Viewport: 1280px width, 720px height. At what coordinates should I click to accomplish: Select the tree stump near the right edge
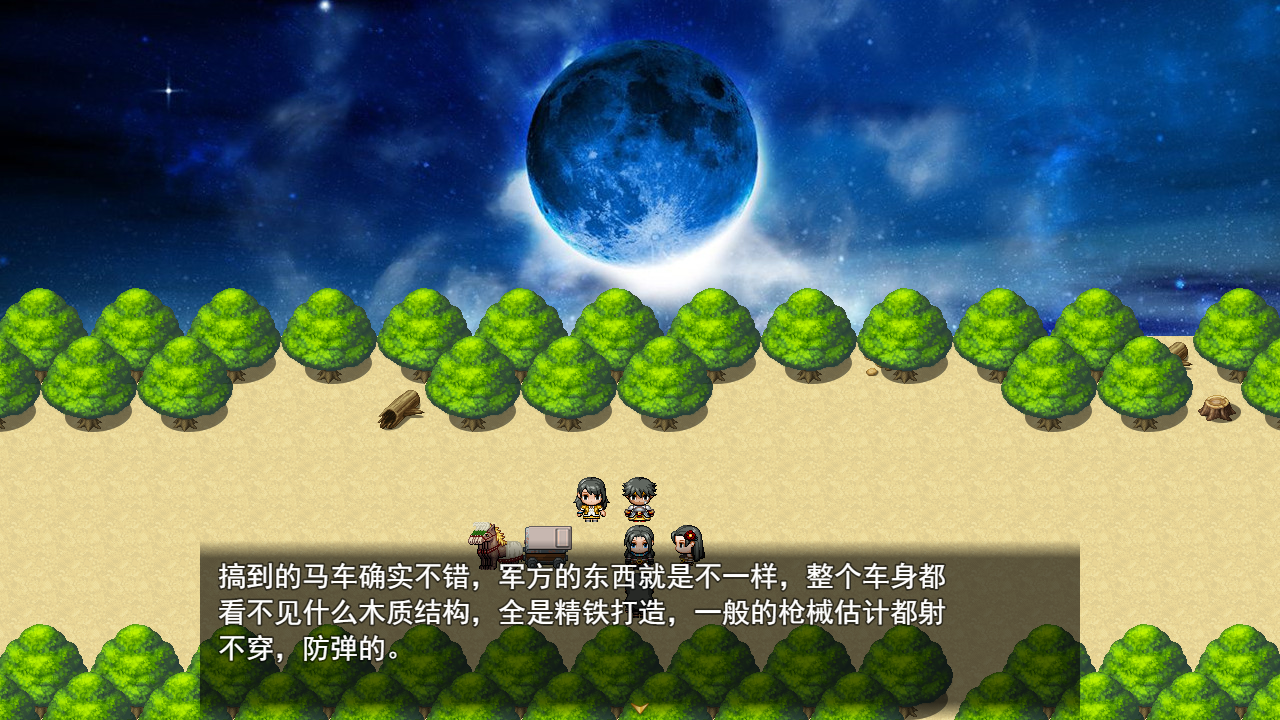coord(1216,406)
